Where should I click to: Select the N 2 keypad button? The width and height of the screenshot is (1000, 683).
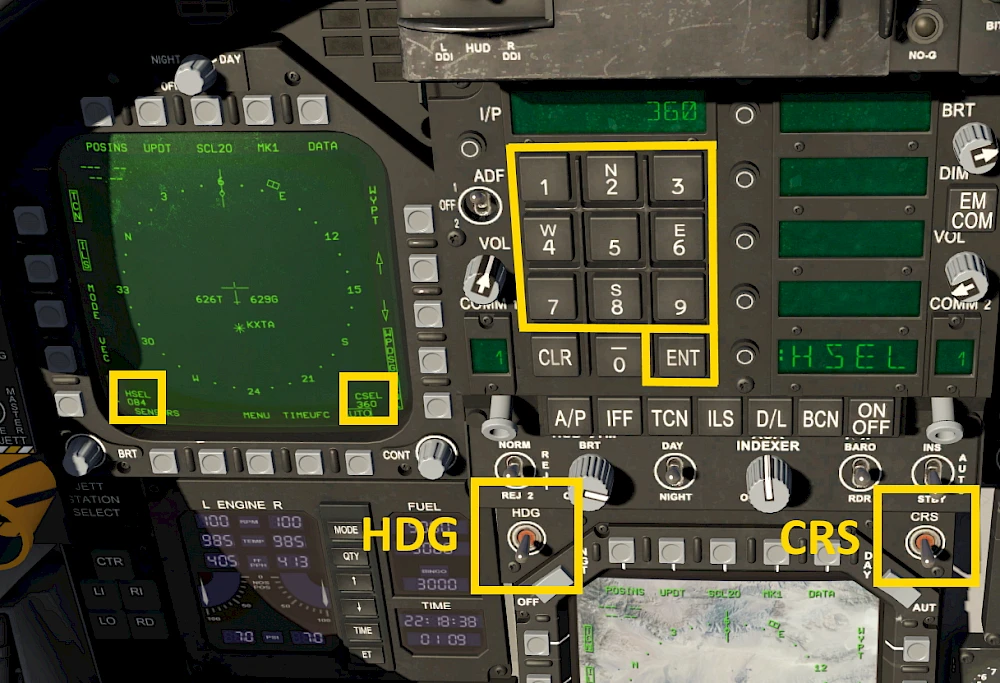coord(612,181)
